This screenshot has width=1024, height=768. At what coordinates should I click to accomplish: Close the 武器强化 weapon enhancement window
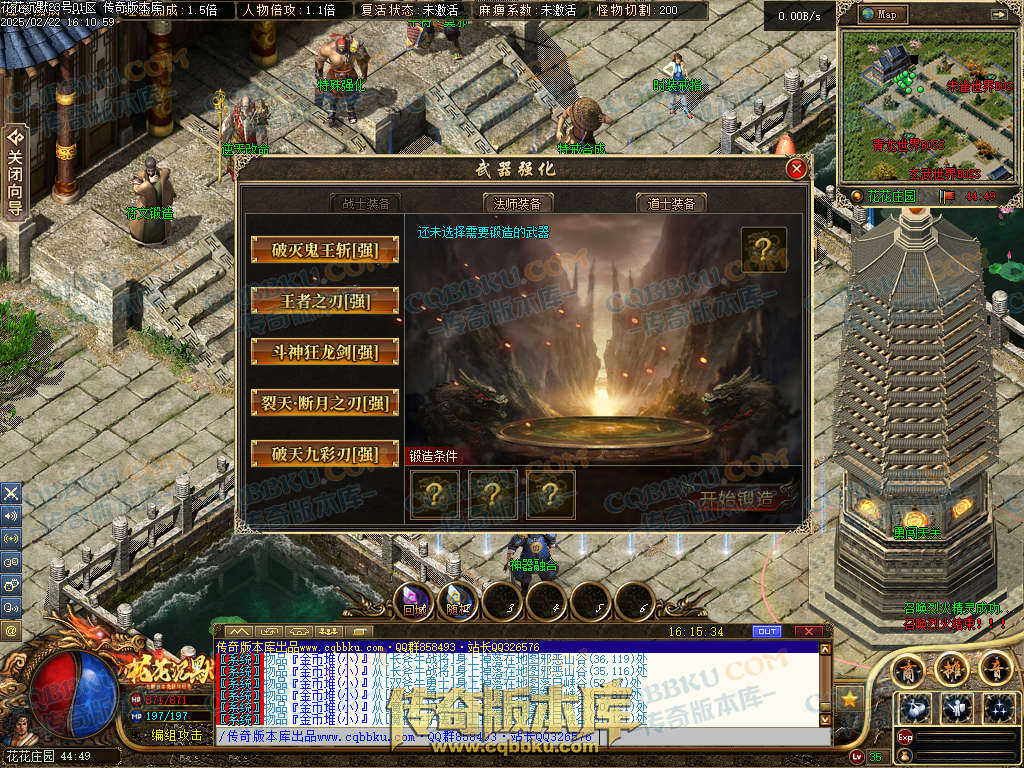(x=797, y=169)
